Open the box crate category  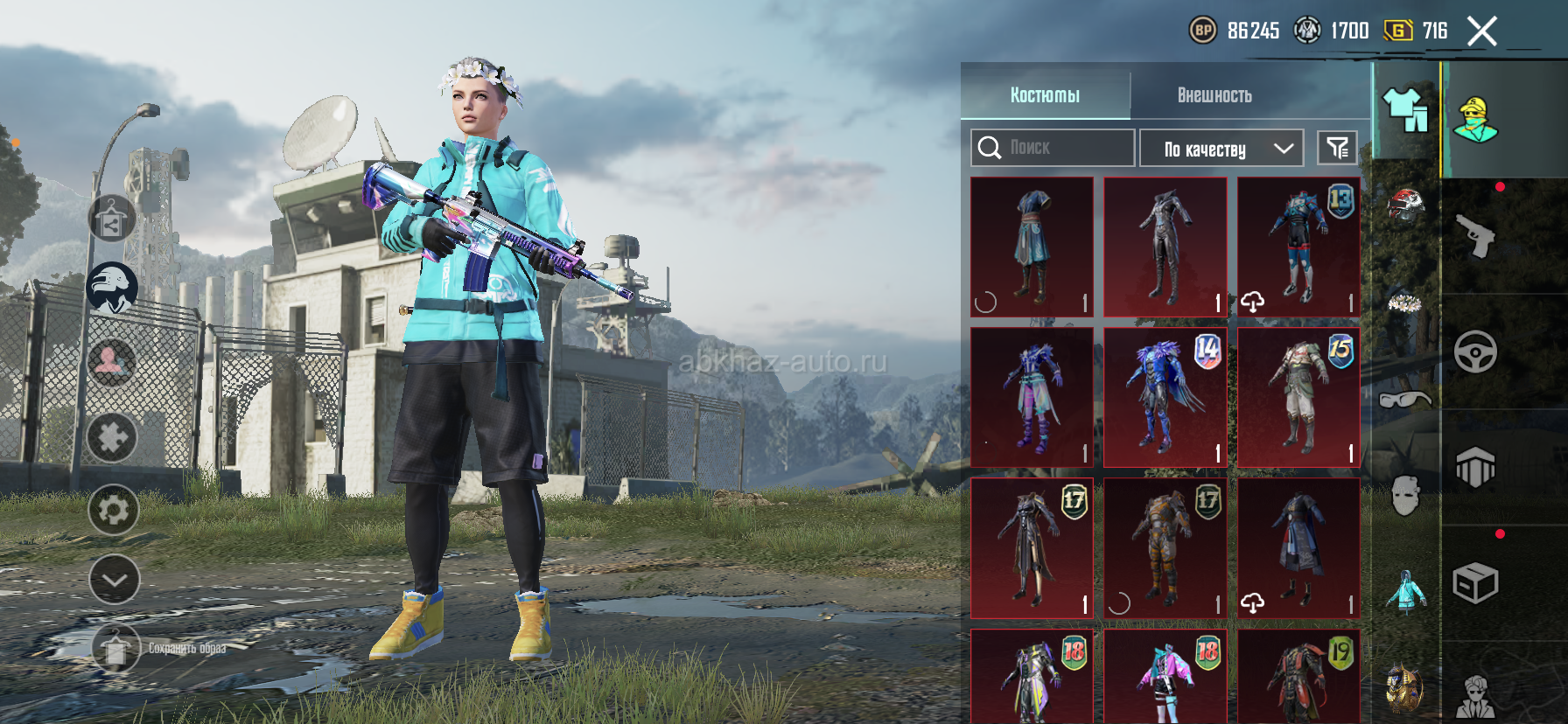pos(1475,583)
